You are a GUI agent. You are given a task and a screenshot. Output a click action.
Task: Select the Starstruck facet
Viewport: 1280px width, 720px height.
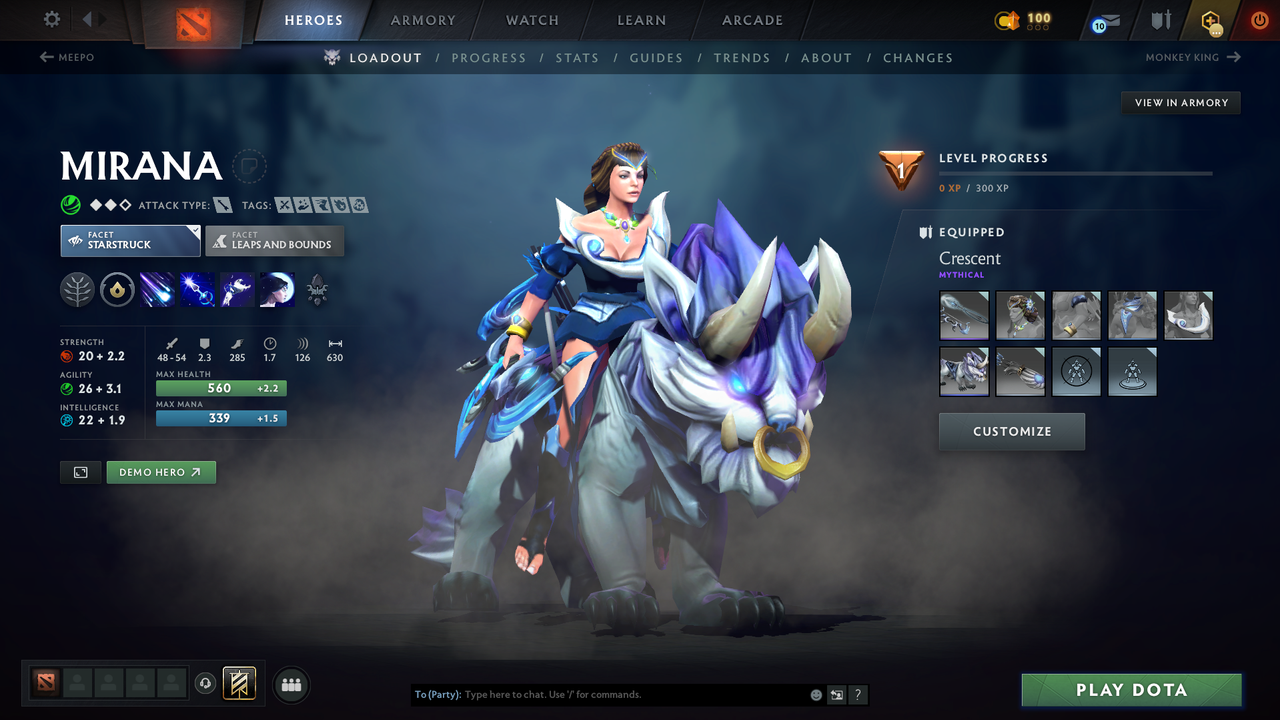coord(130,241)
